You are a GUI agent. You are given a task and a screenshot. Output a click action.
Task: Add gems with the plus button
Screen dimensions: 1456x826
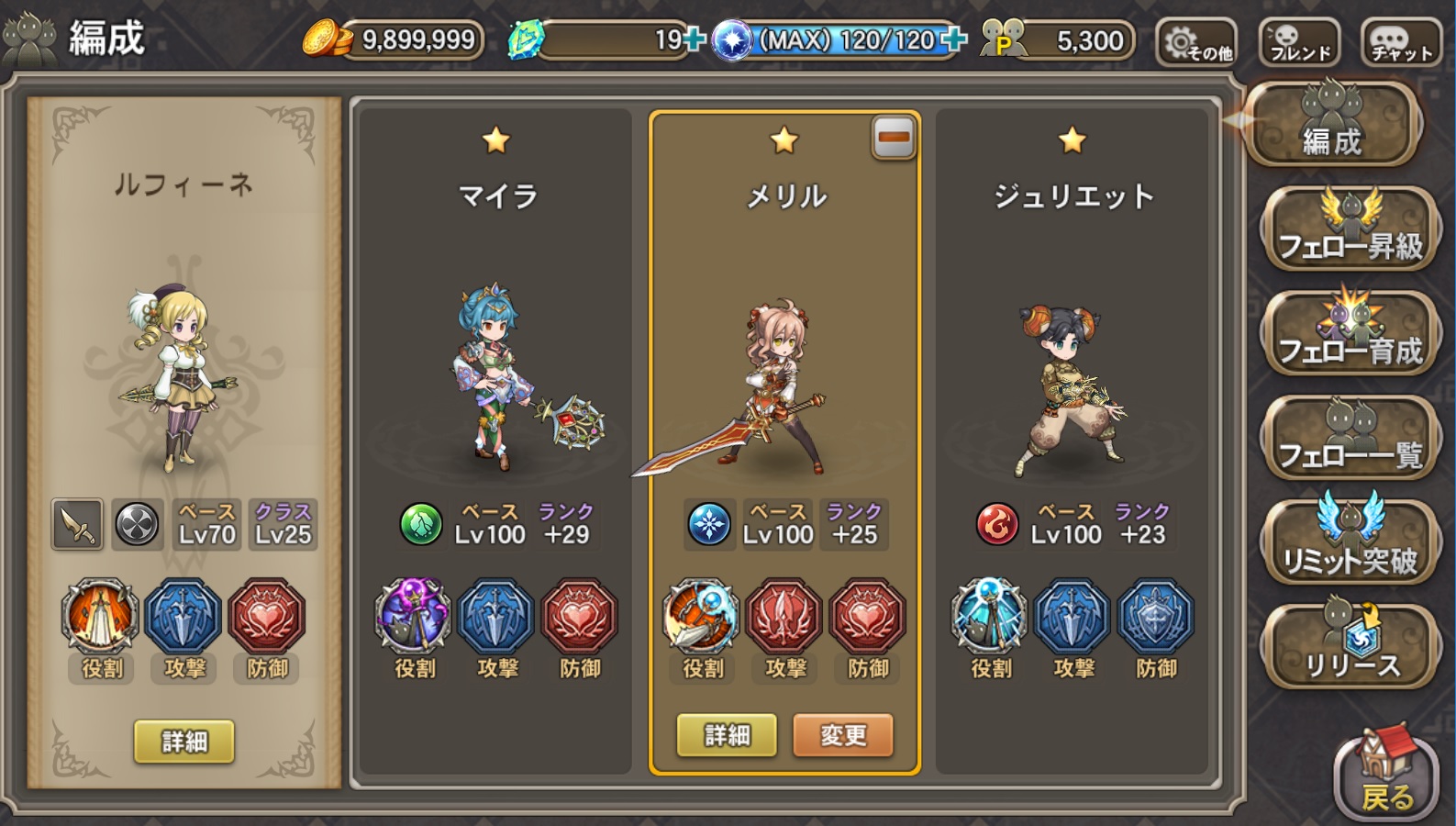[x=695, y=39]
